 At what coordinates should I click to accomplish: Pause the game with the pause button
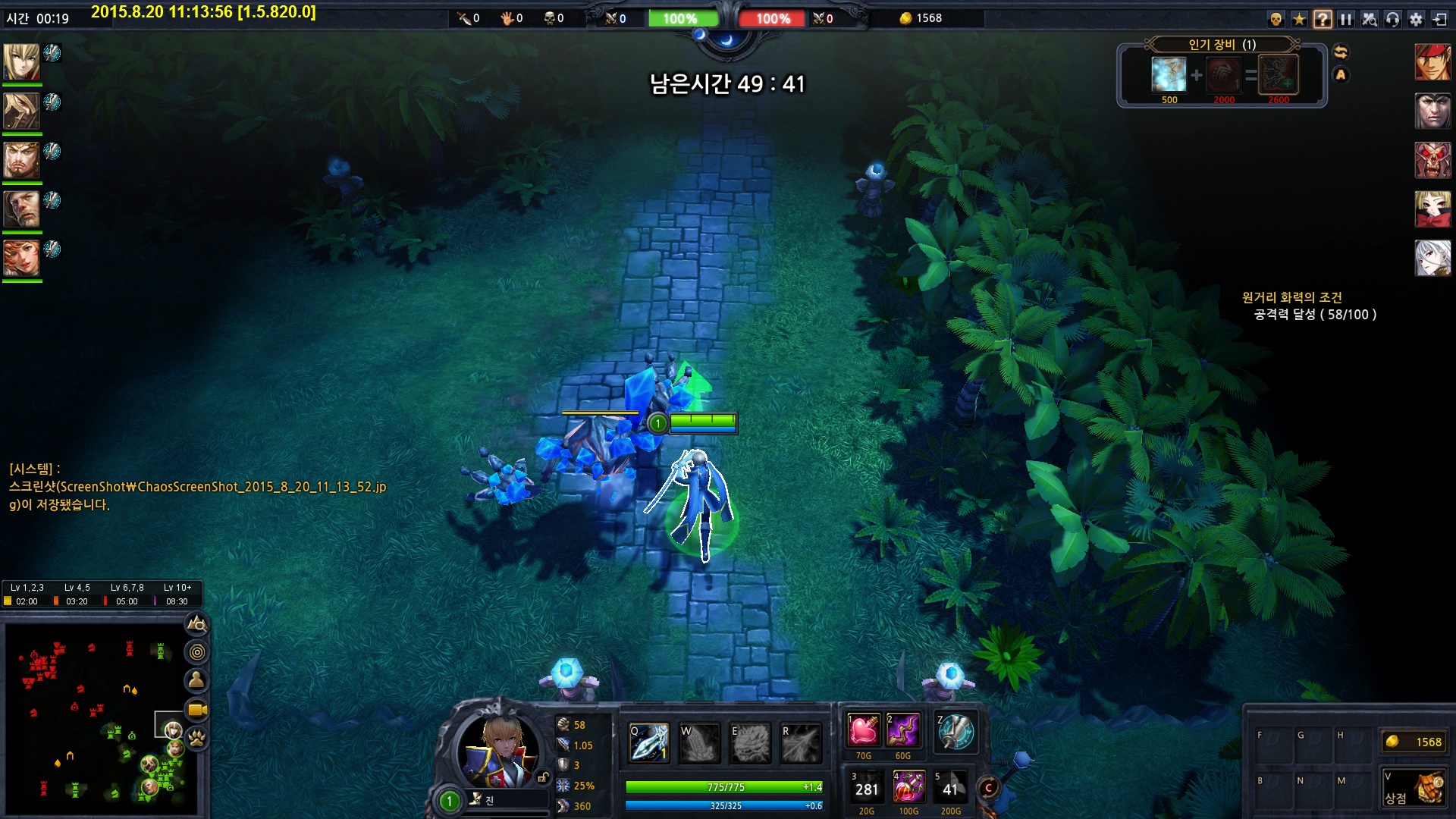(x=1346, y=20)
